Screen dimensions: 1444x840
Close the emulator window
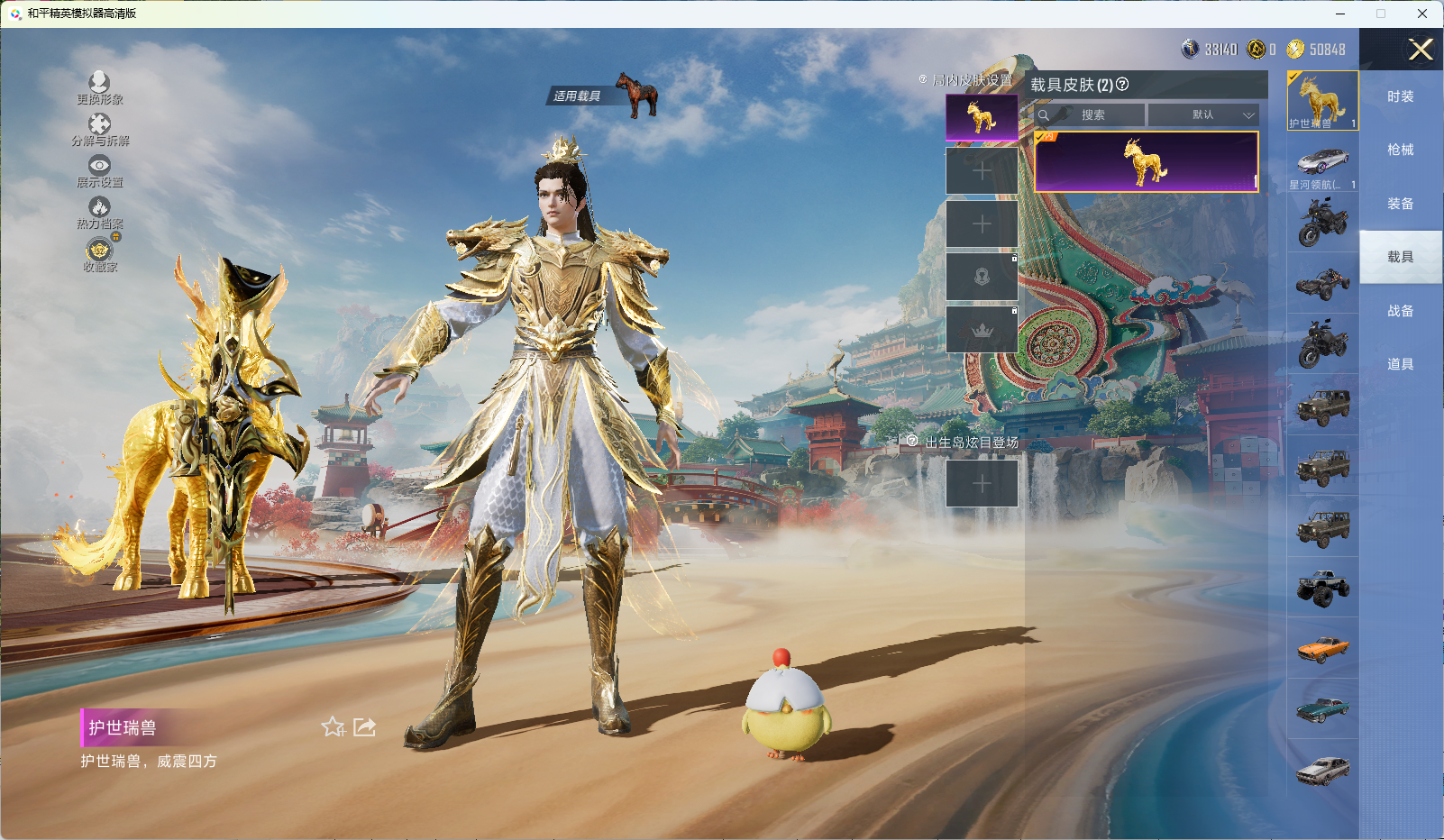click(1422, 14)
